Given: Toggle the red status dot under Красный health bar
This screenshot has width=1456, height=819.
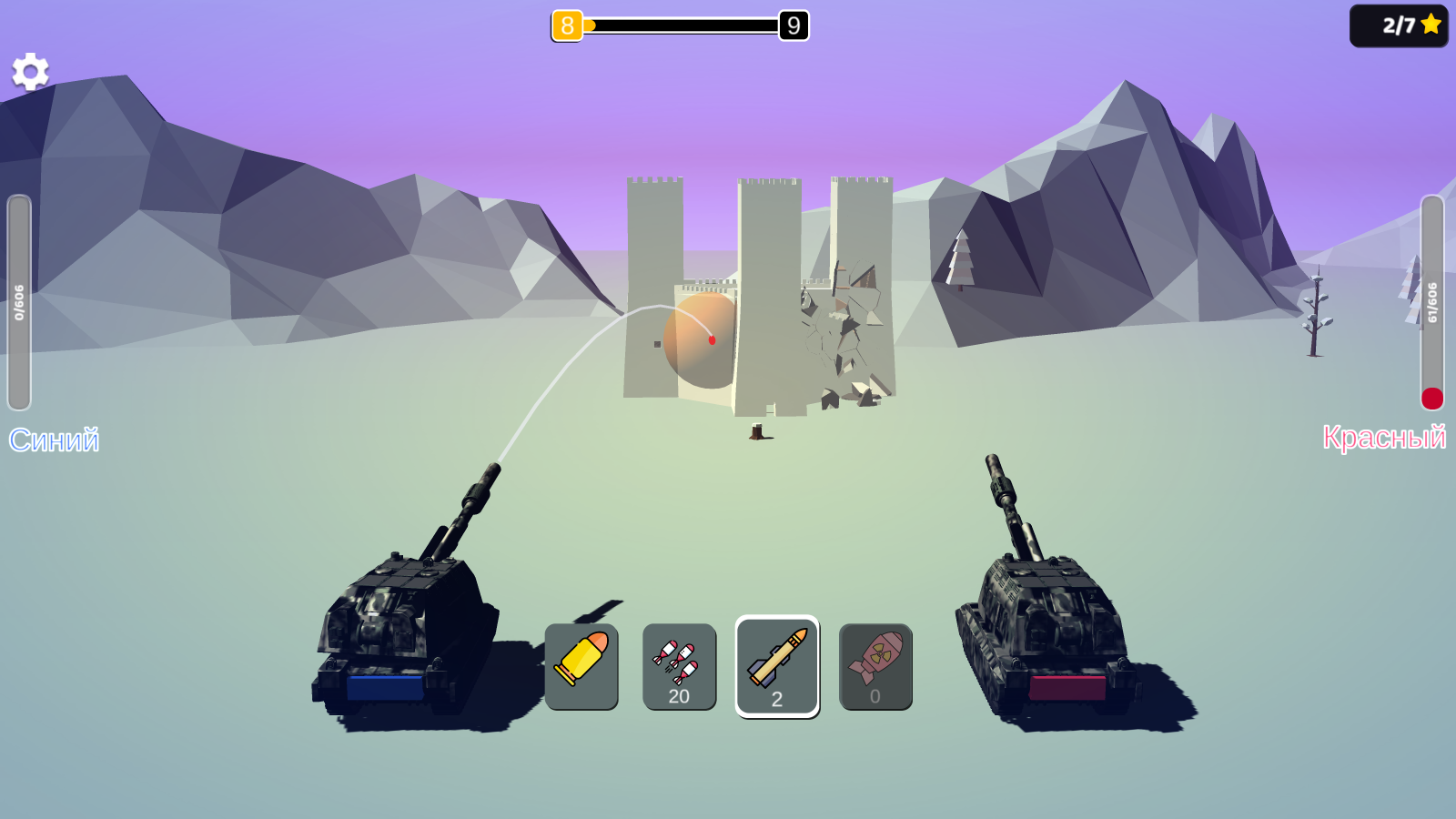Looking at the screenshot, I should [1432, 398].
